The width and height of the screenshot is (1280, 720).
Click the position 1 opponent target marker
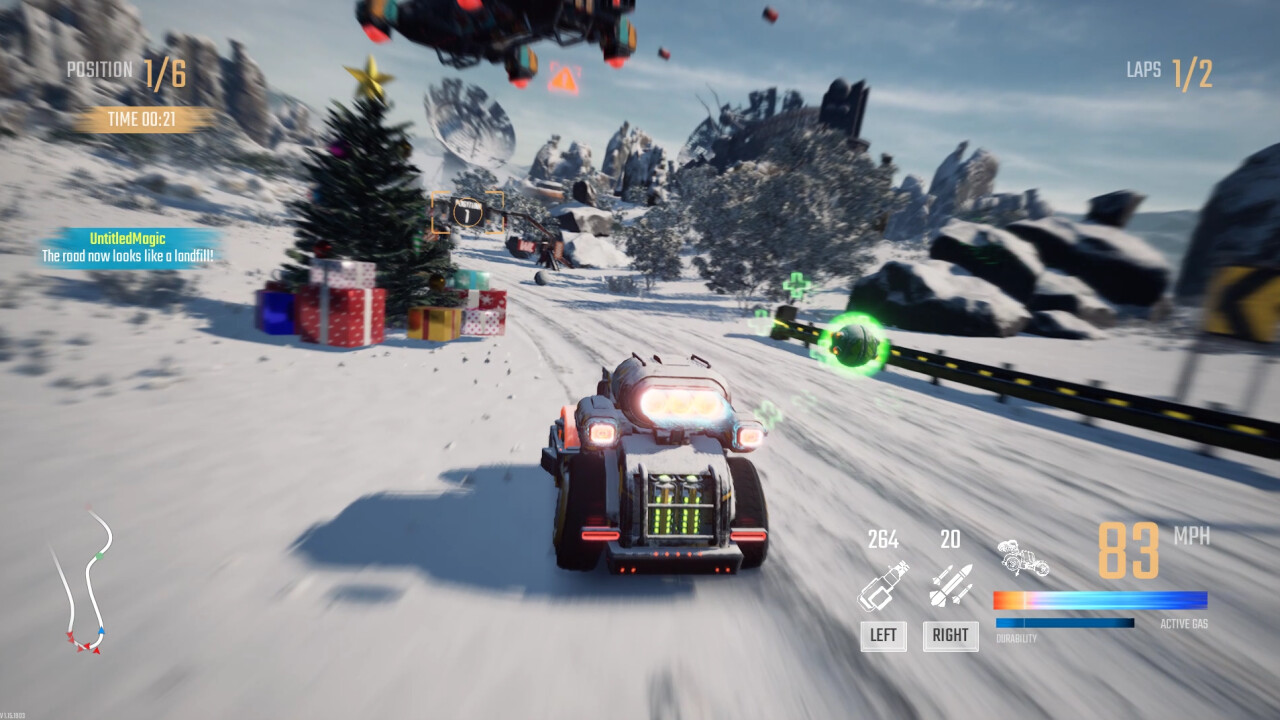click(x=467, y=212)
